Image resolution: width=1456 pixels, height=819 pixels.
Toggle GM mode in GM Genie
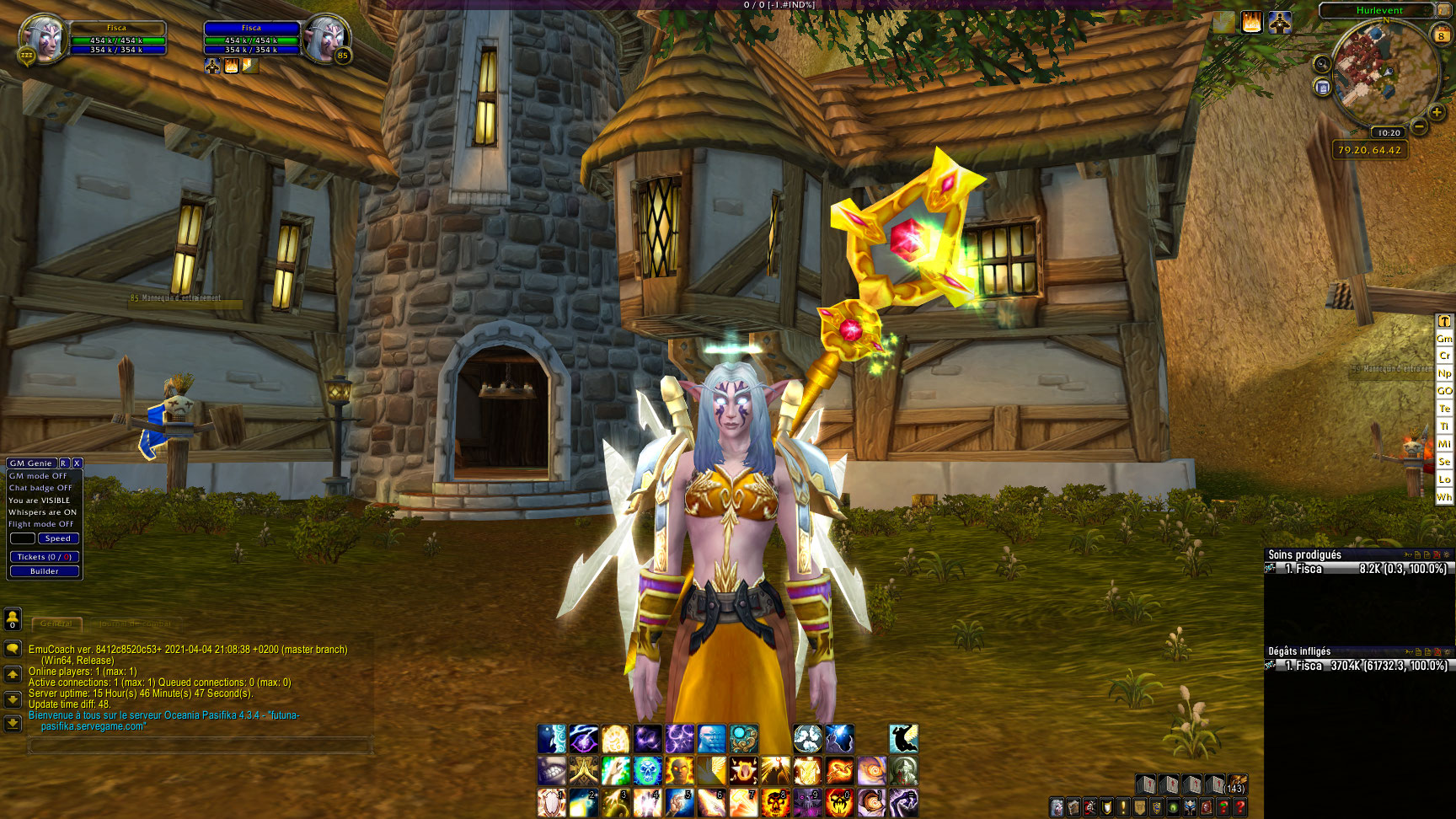coord(38,476)
